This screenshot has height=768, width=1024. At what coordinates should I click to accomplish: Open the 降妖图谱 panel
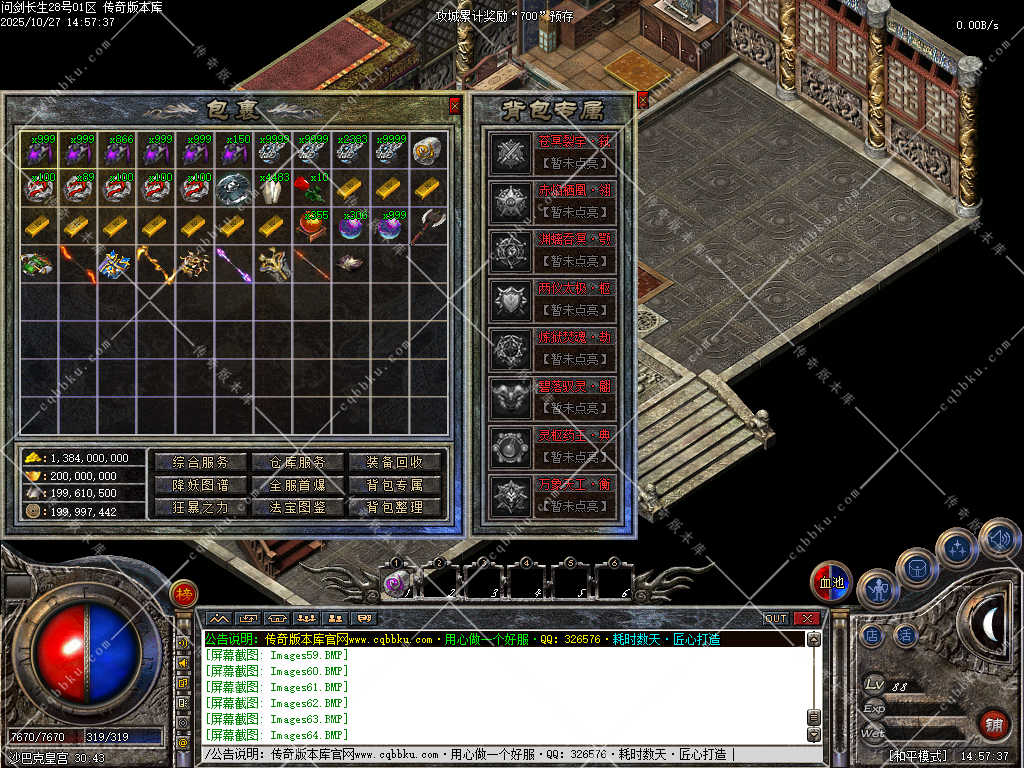[201, 485]
